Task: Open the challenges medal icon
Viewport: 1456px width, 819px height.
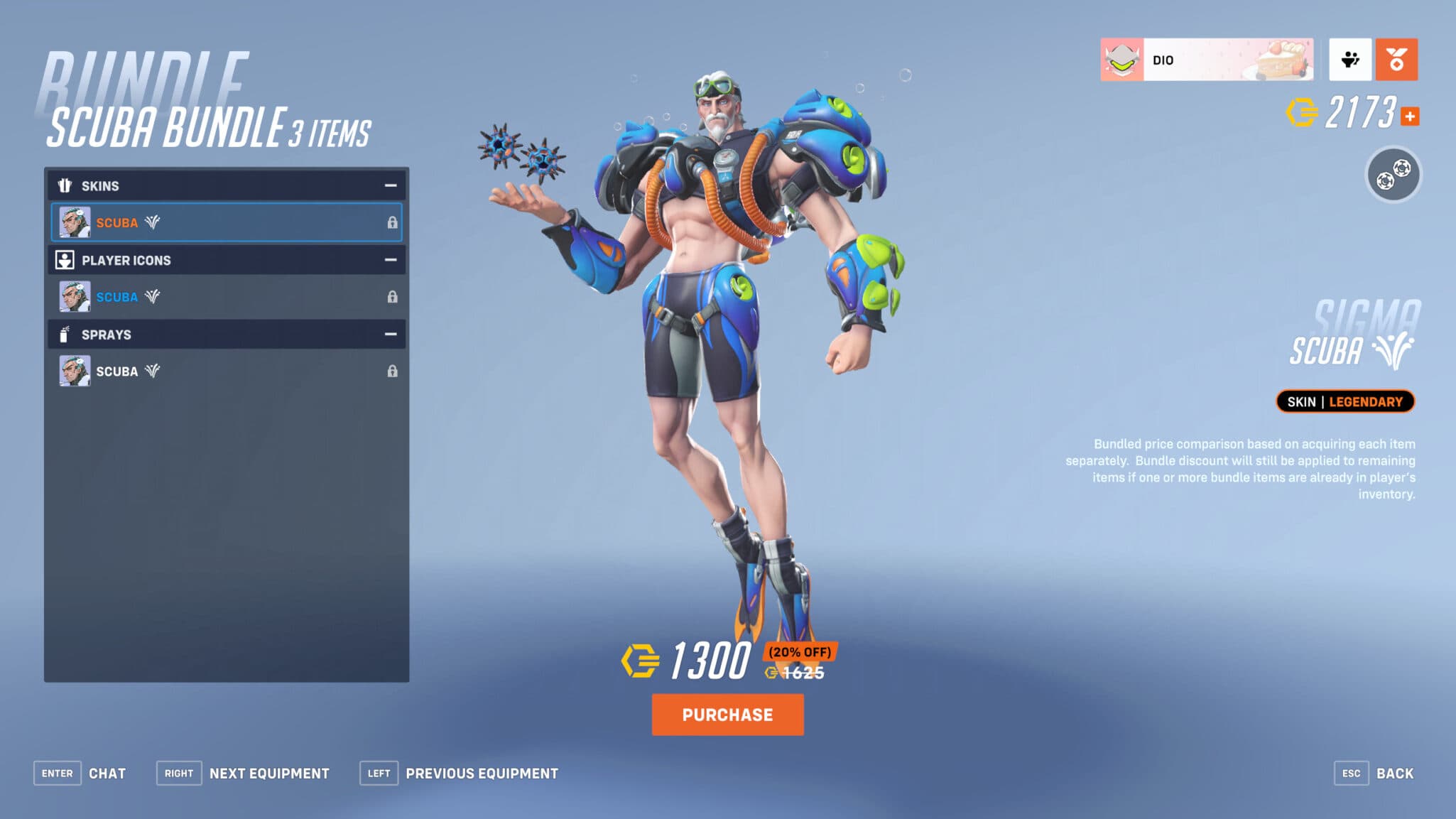Action: (1395, 60)
